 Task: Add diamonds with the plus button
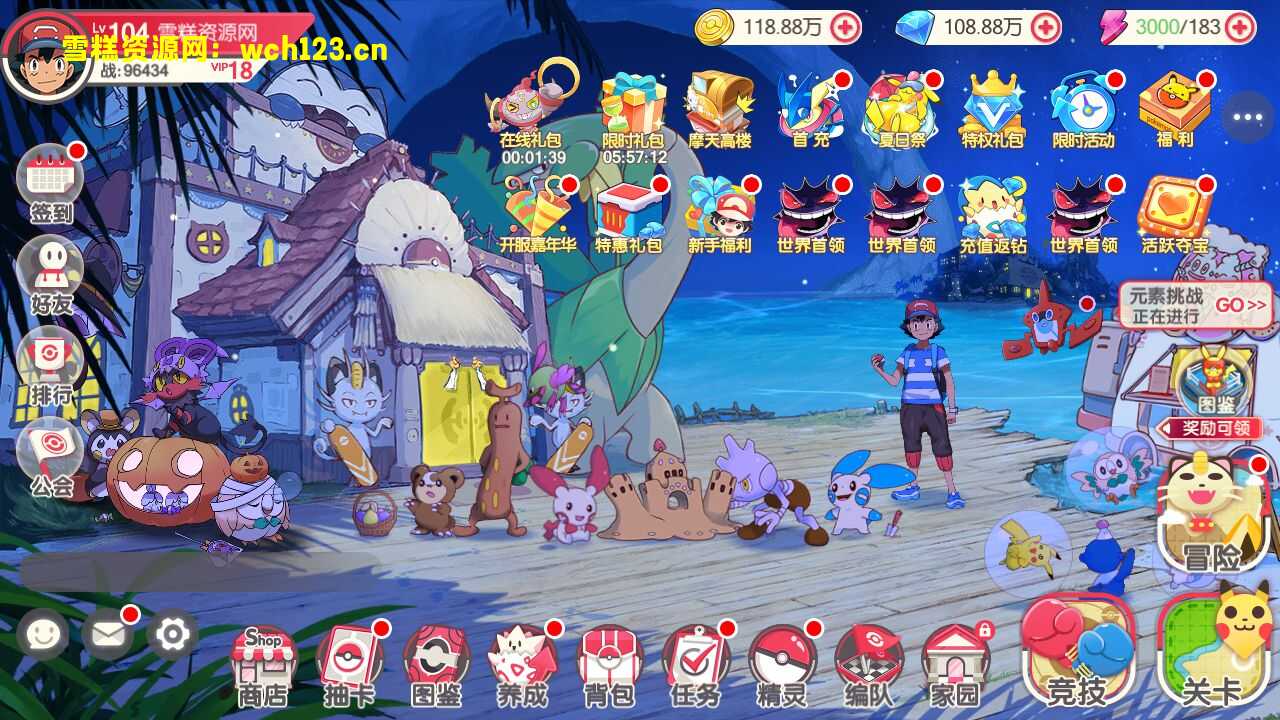[x=1046, y=27]
